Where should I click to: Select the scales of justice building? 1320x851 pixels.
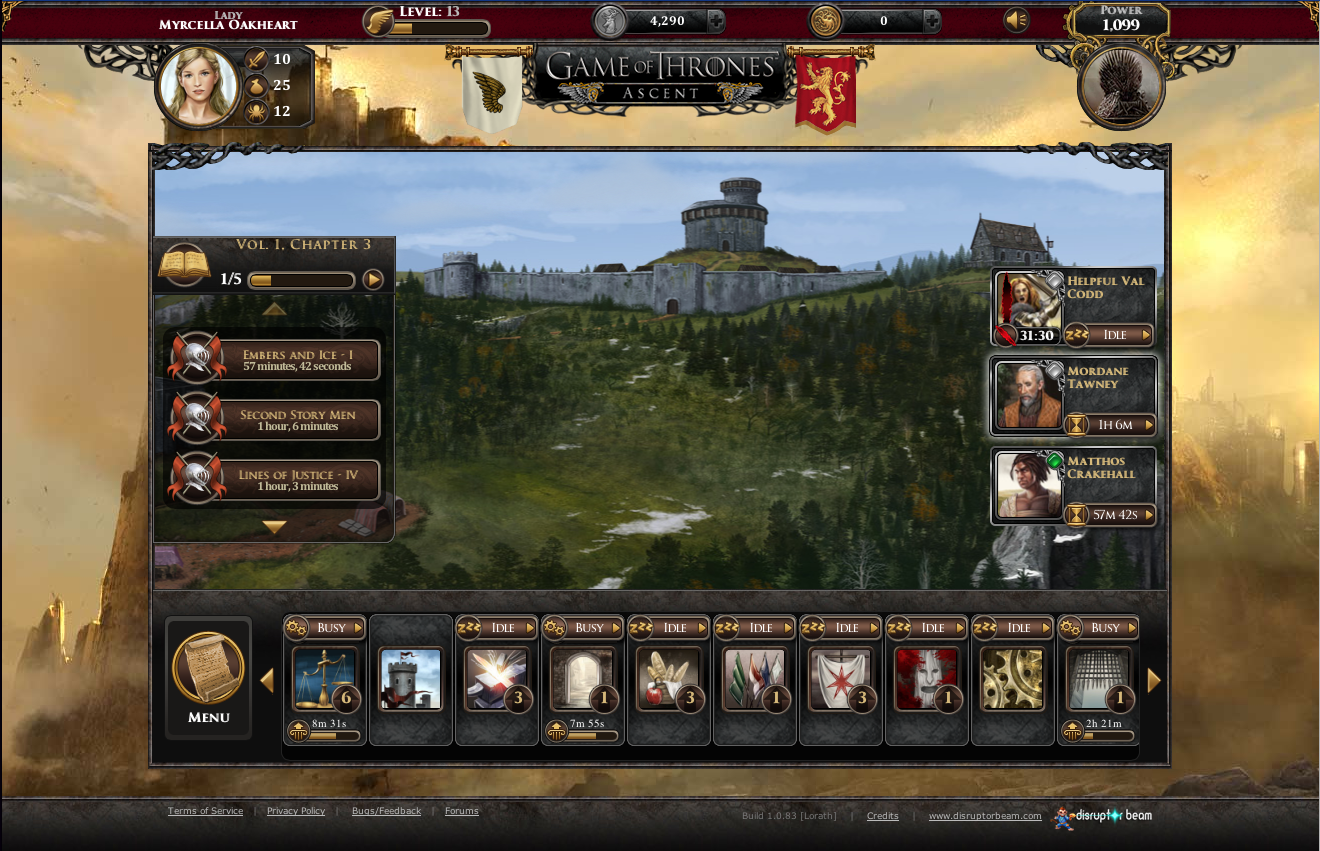coord(324,677)
